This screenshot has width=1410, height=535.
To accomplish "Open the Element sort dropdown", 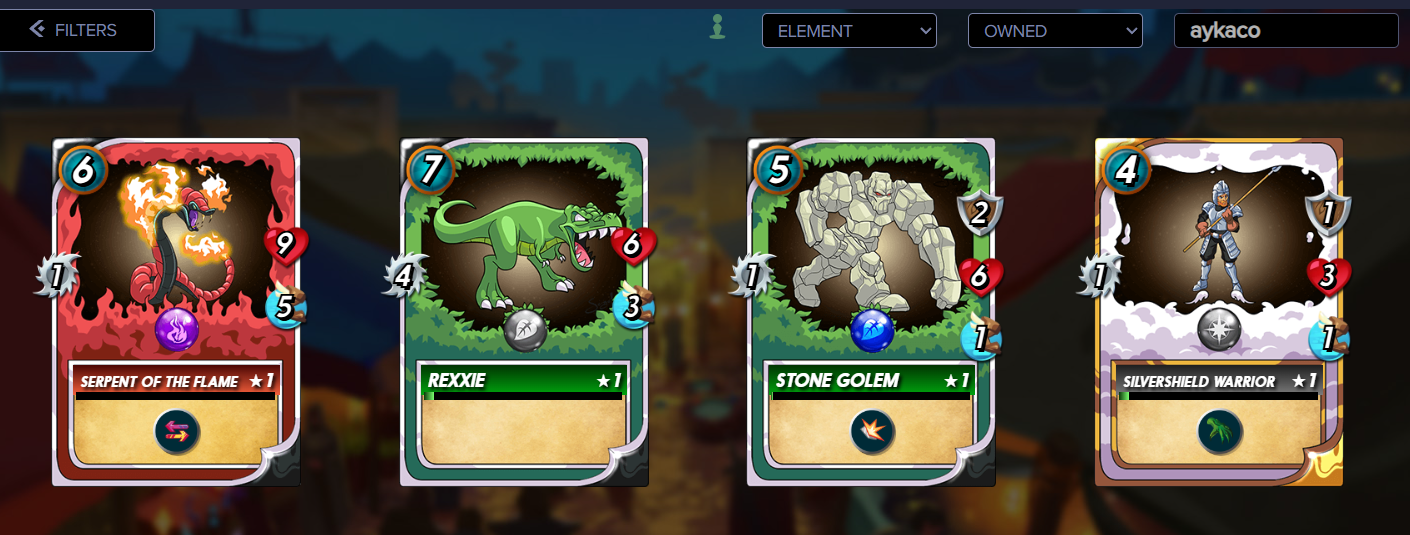I will click(849, 31).
